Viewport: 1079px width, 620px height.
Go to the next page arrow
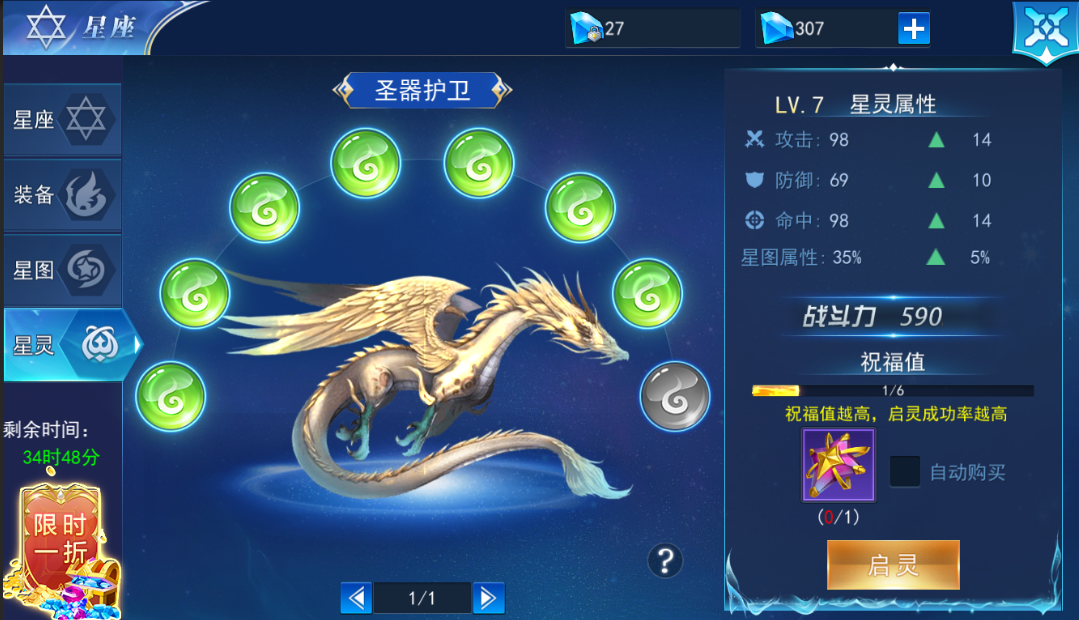(x=488, y=598)
